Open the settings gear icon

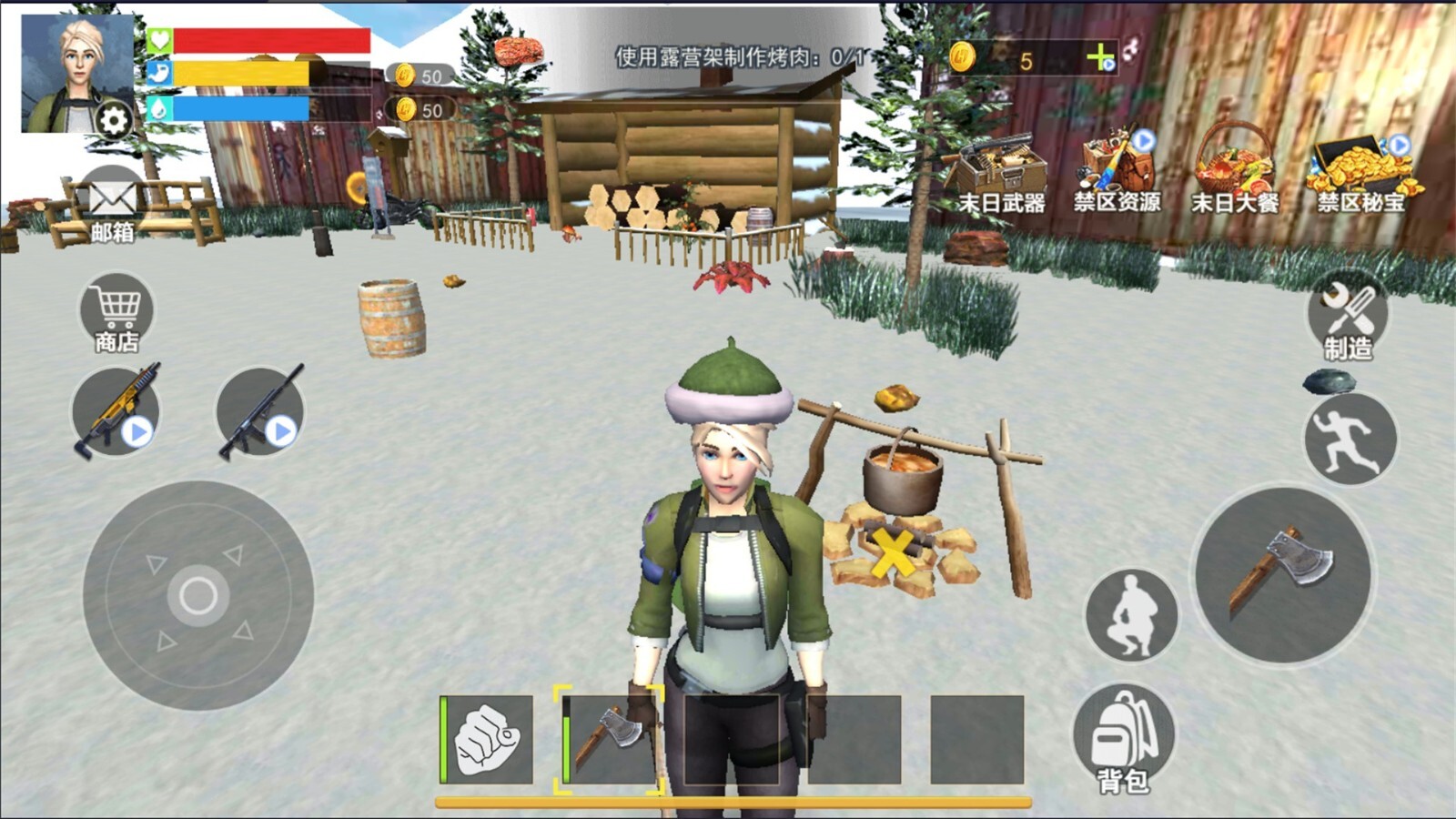[x=114, y=120]
